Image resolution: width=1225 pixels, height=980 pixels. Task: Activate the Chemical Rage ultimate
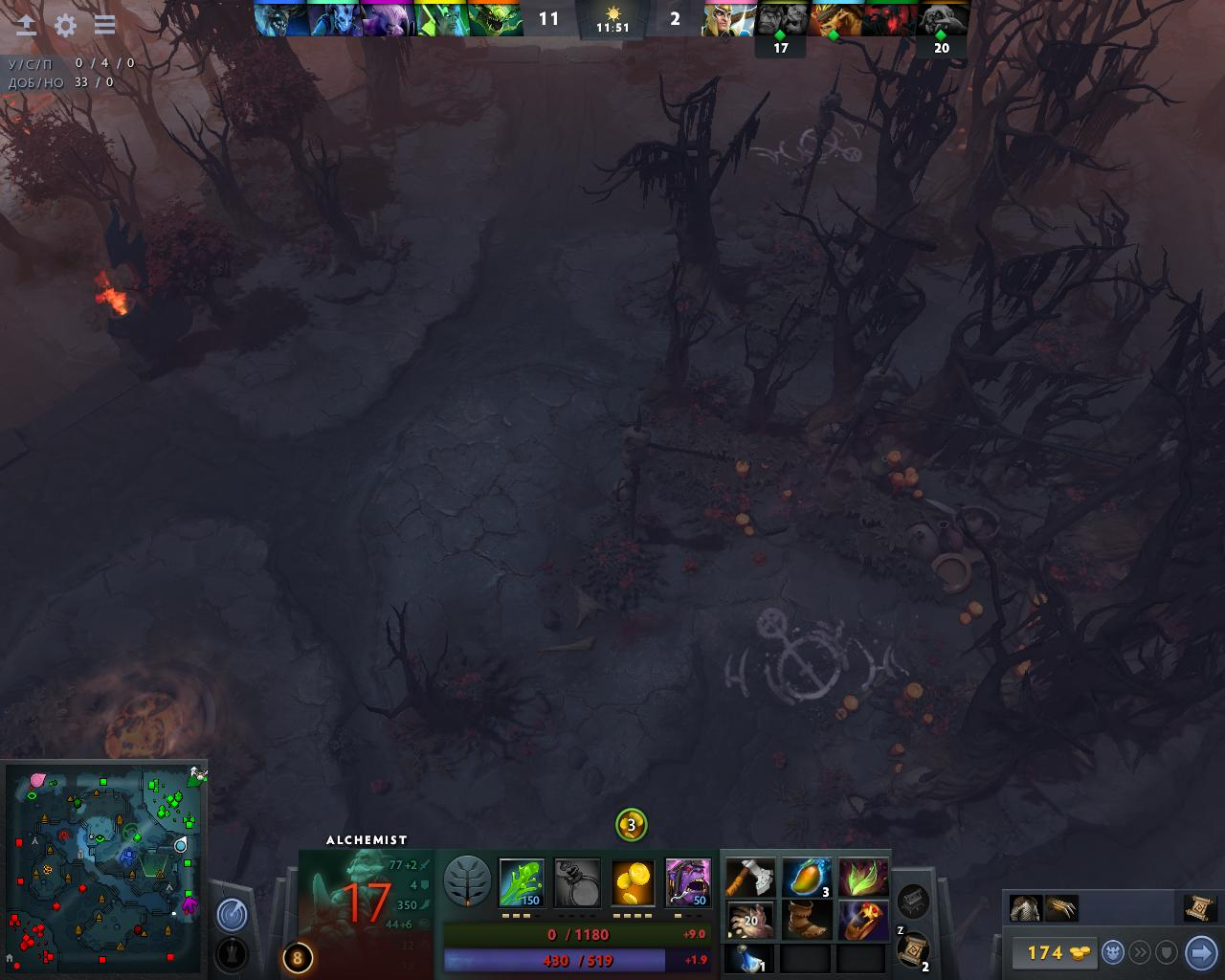click(x=688, y=882)
